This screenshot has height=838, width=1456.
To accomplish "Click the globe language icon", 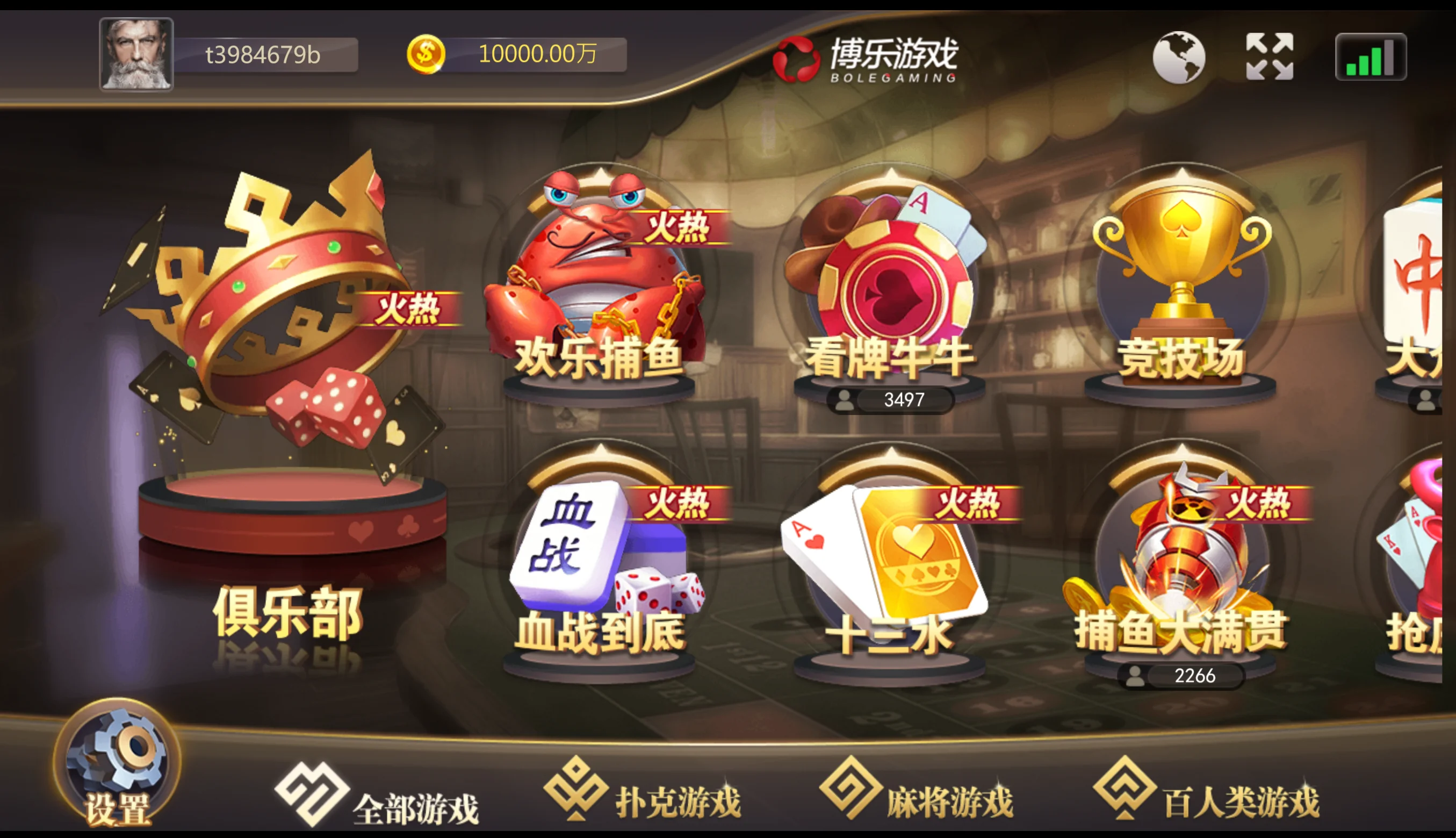I will (1179, 57).
